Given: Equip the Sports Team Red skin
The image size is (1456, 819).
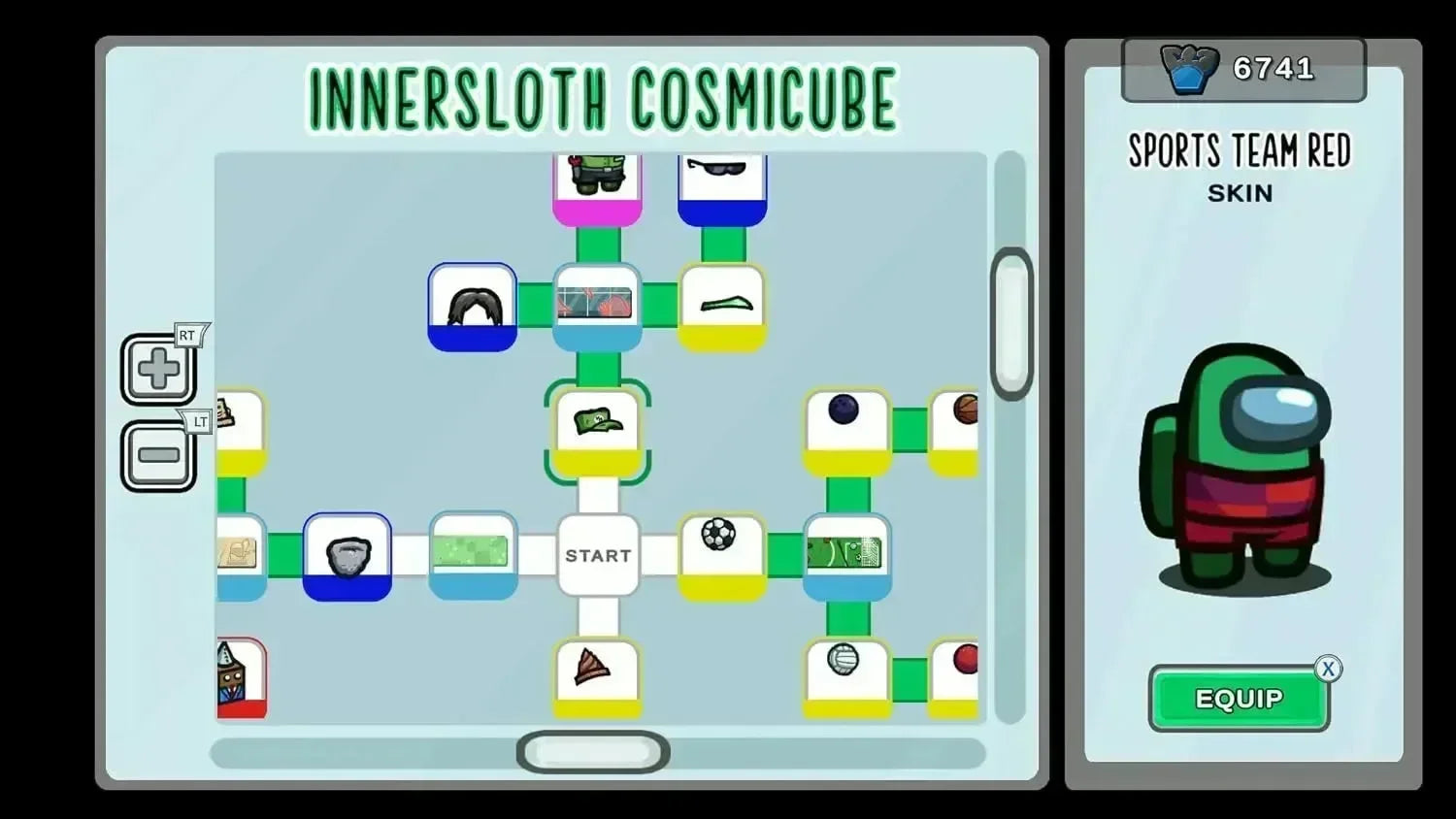Looking at the screenshot, I should click(x=1239, y=699).
